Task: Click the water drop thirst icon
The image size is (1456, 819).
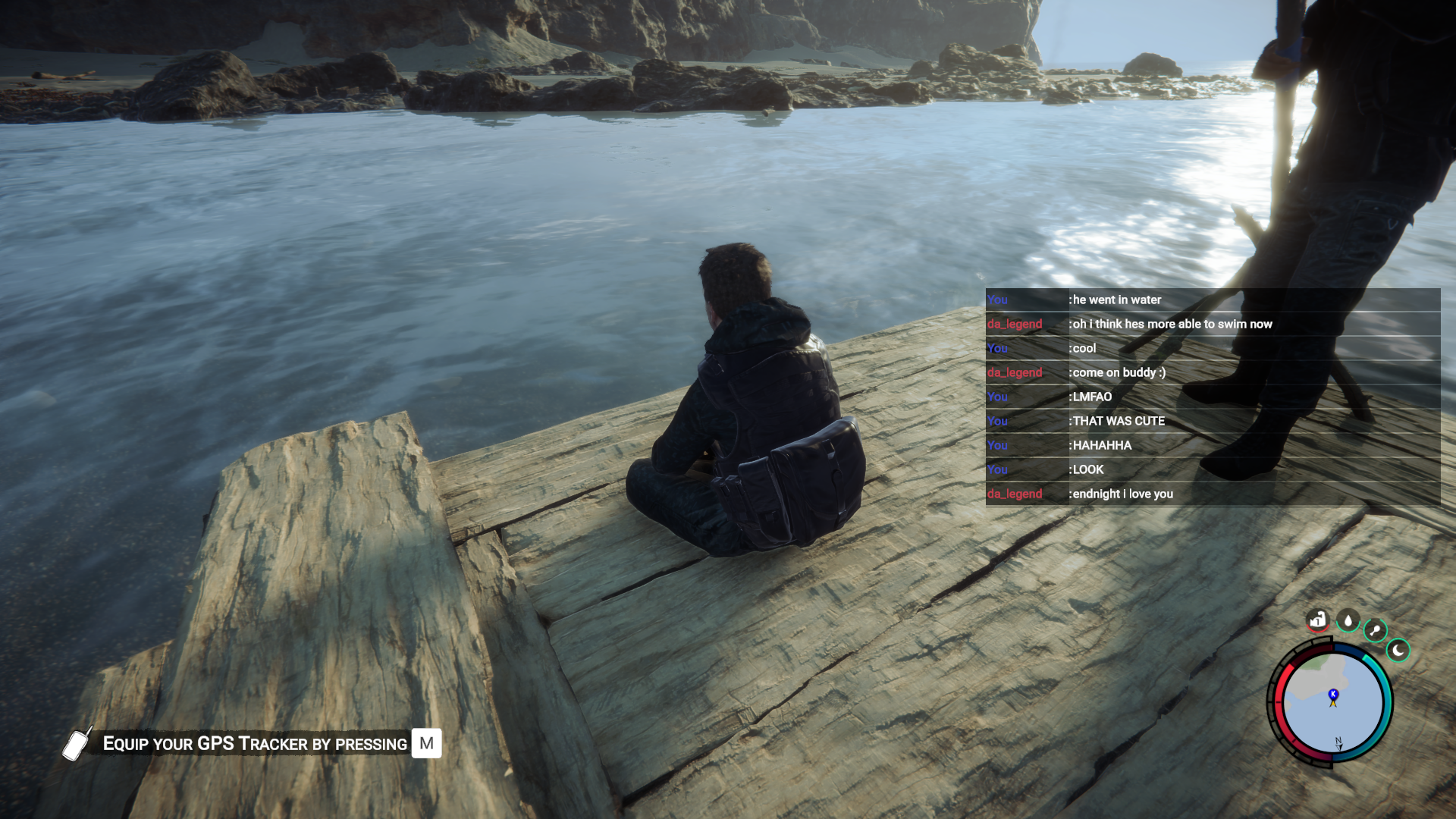Action: tap(1348, 621)
